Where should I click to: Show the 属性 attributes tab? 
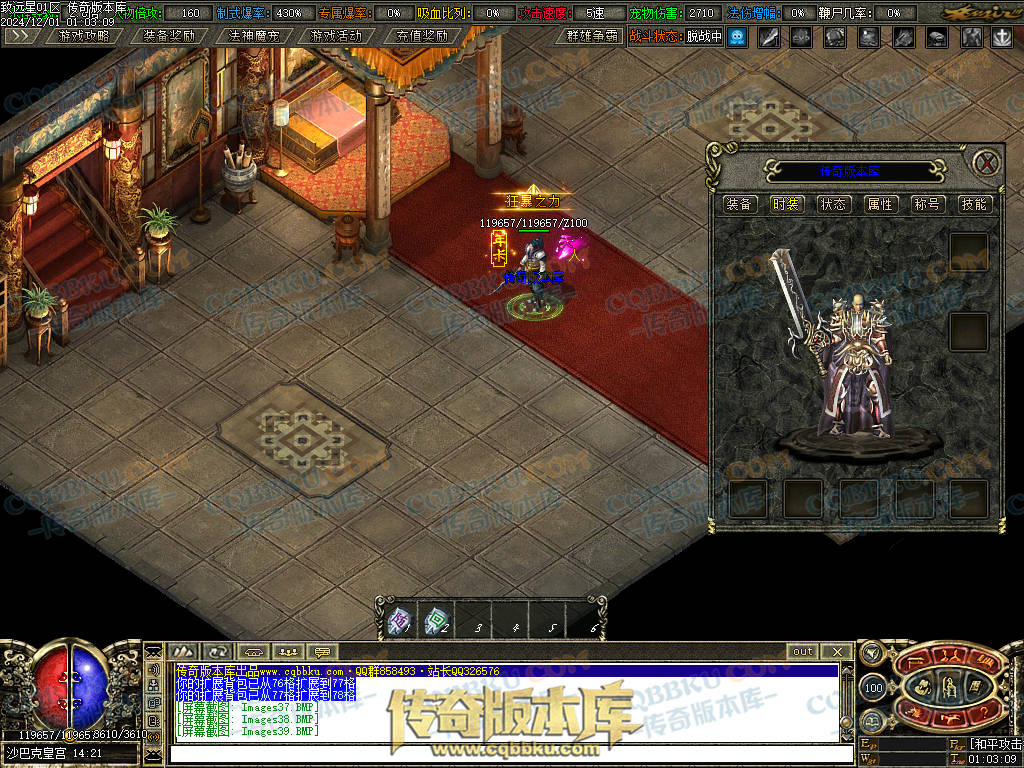pos(880,204)
